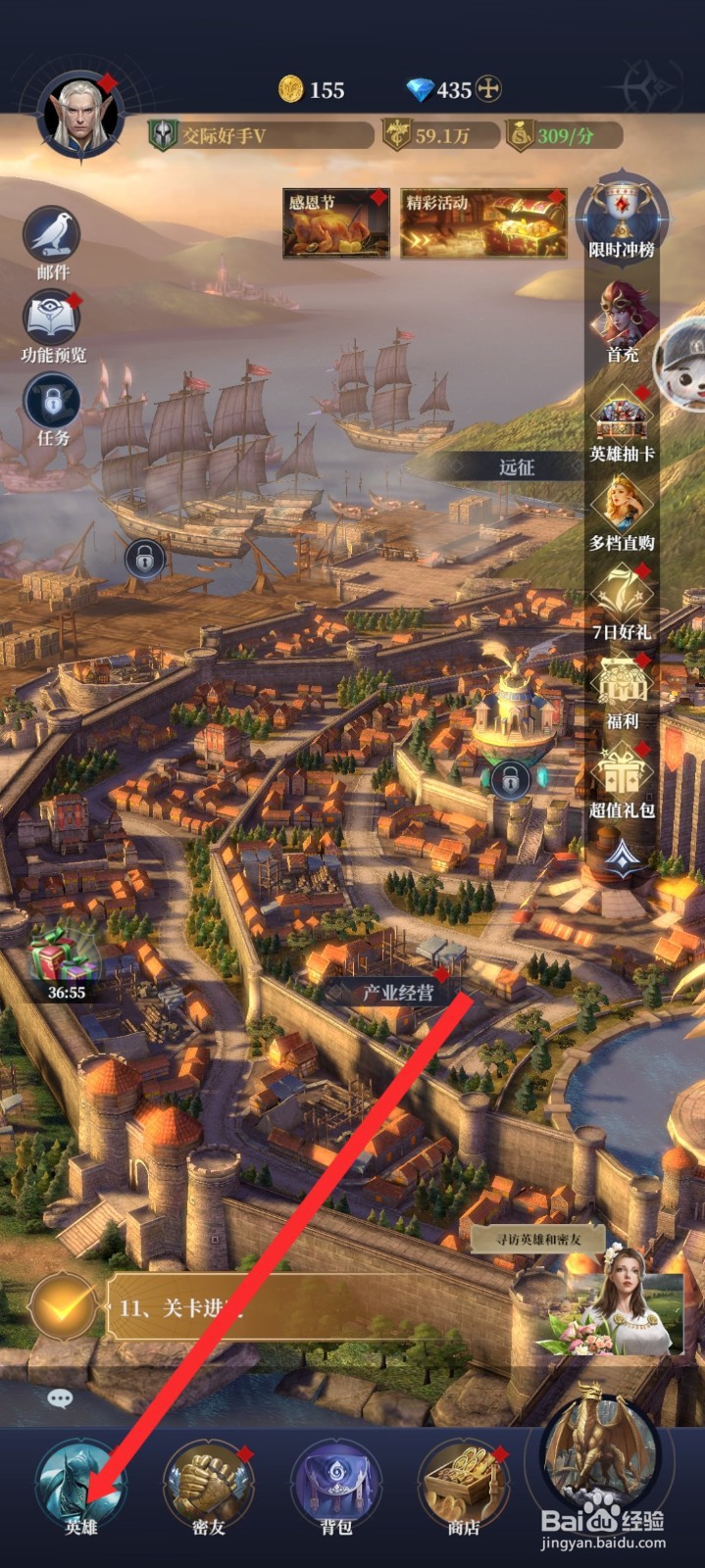
Task: Add diamonds with the plus button
Action: 488,89
